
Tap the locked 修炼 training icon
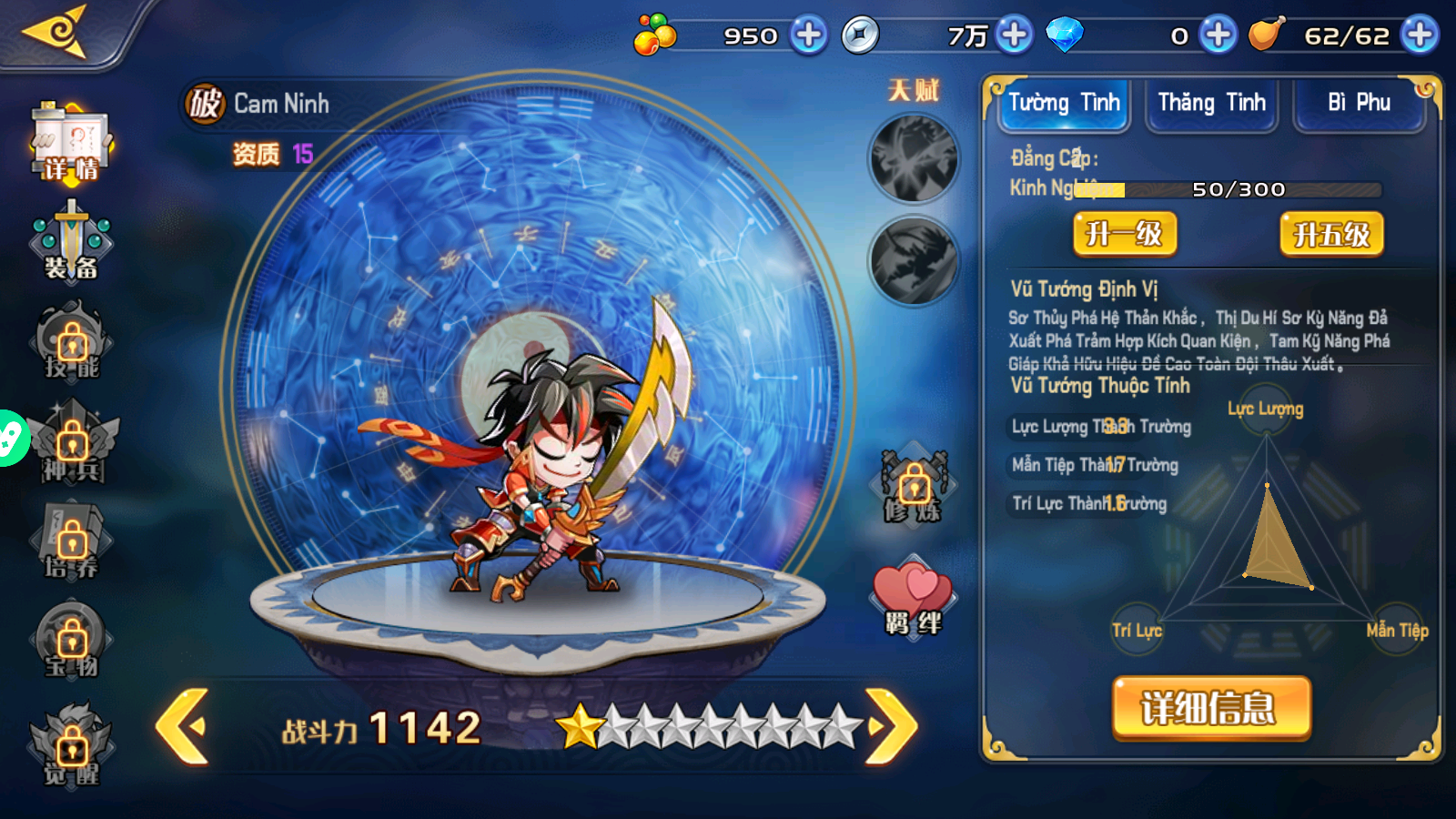[914, 487]
